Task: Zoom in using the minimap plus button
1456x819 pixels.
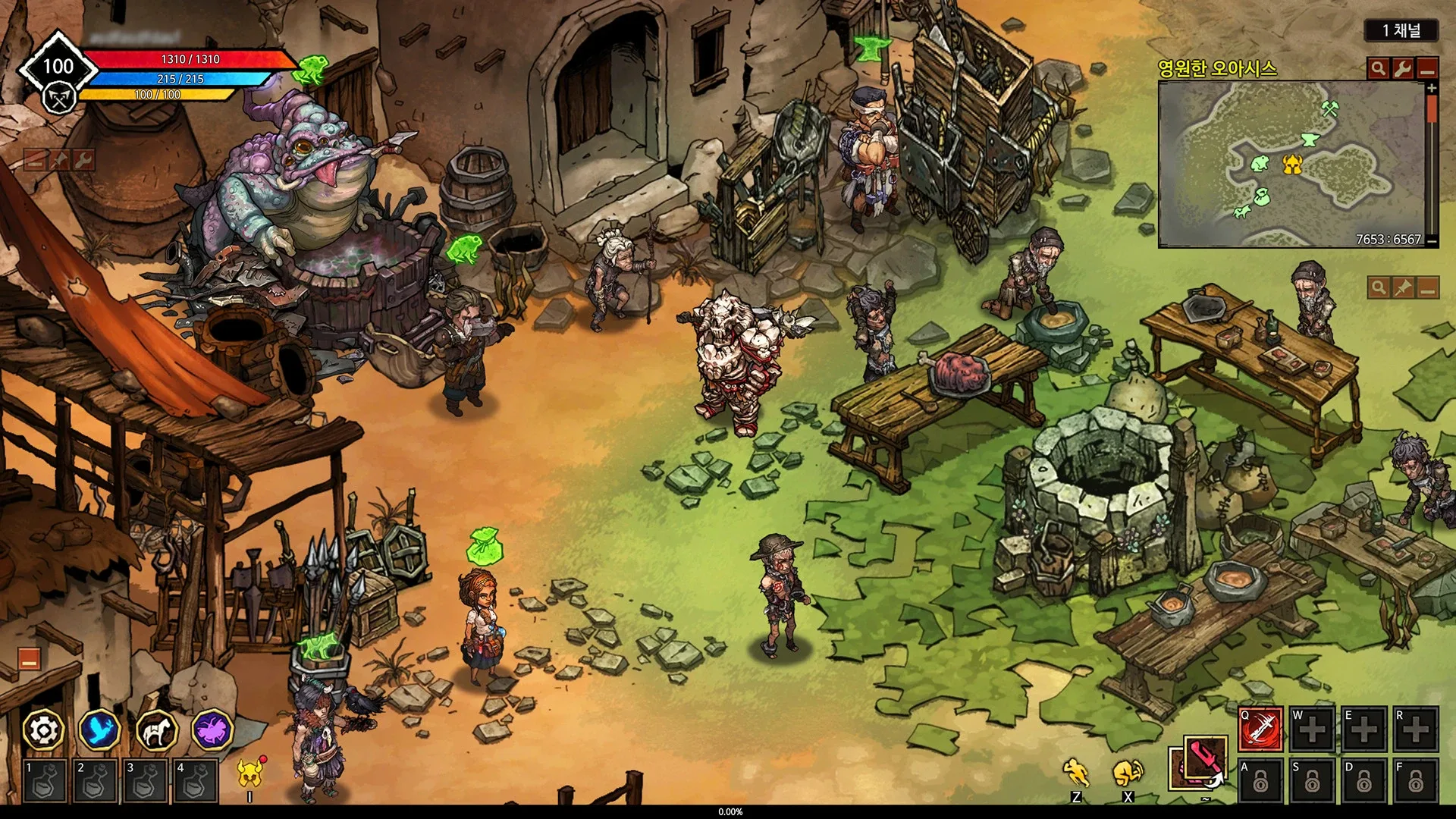Action: 1432,89
